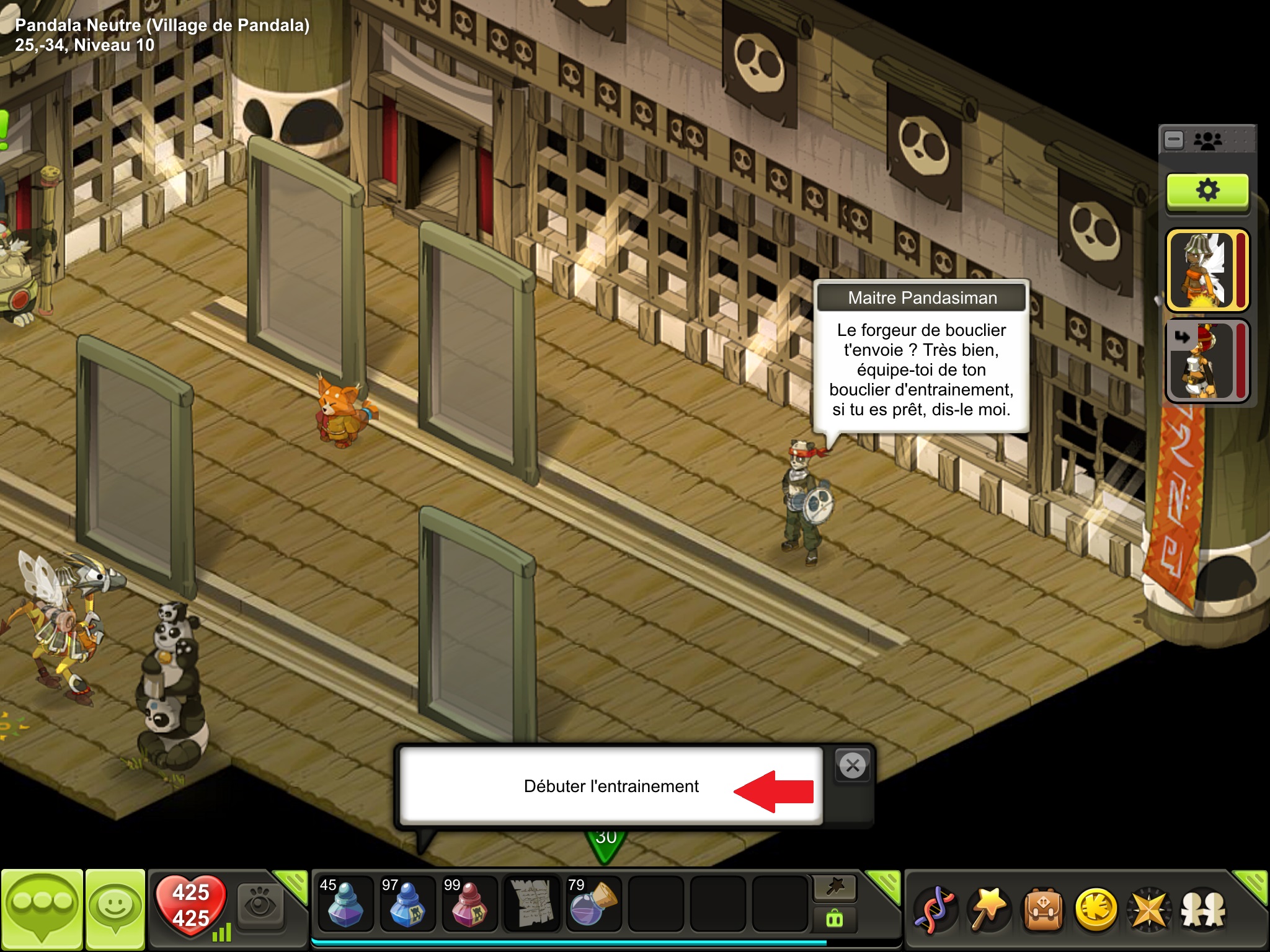The height and width of the screenshot is (952, 1270).
Task: Use the blue potion with count 97
Action: (407, 904)
